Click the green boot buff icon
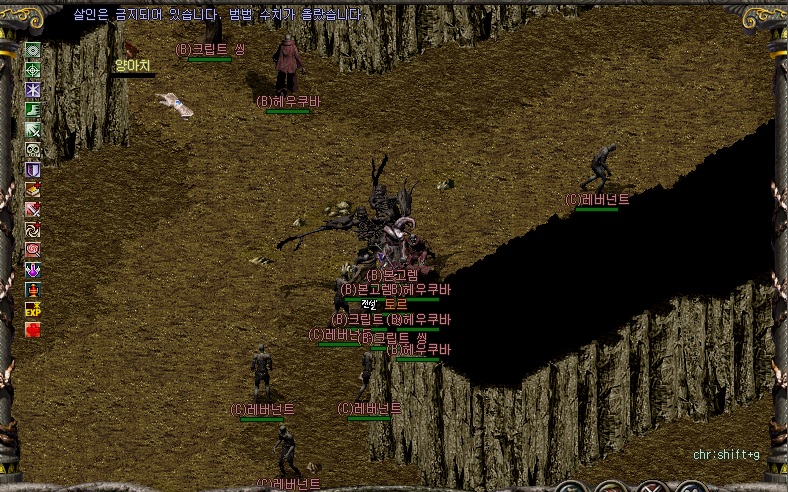The width and height of the screenshot is (788, 492). (33, 110)
